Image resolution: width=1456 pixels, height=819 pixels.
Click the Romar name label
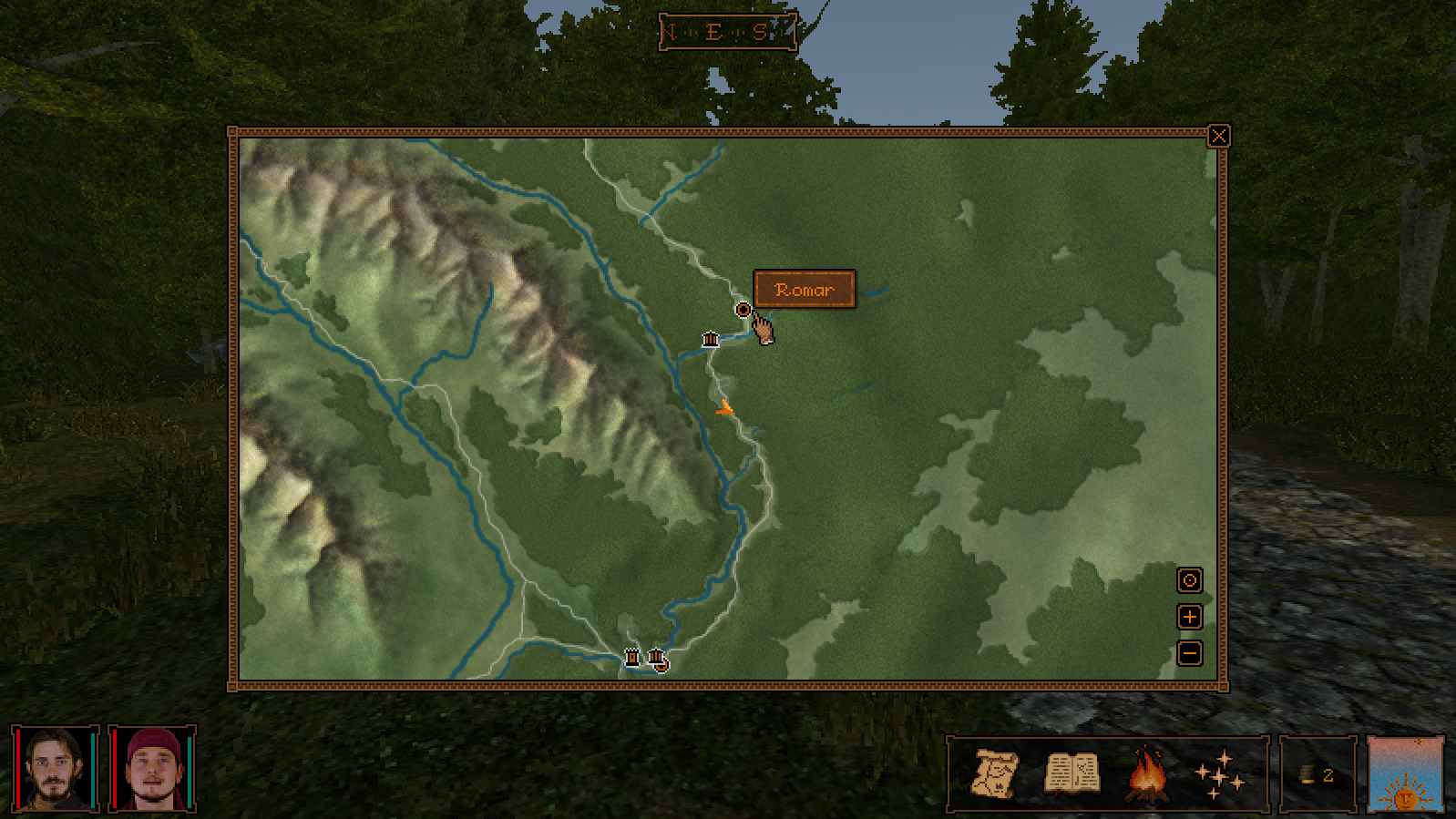point(804,289)
